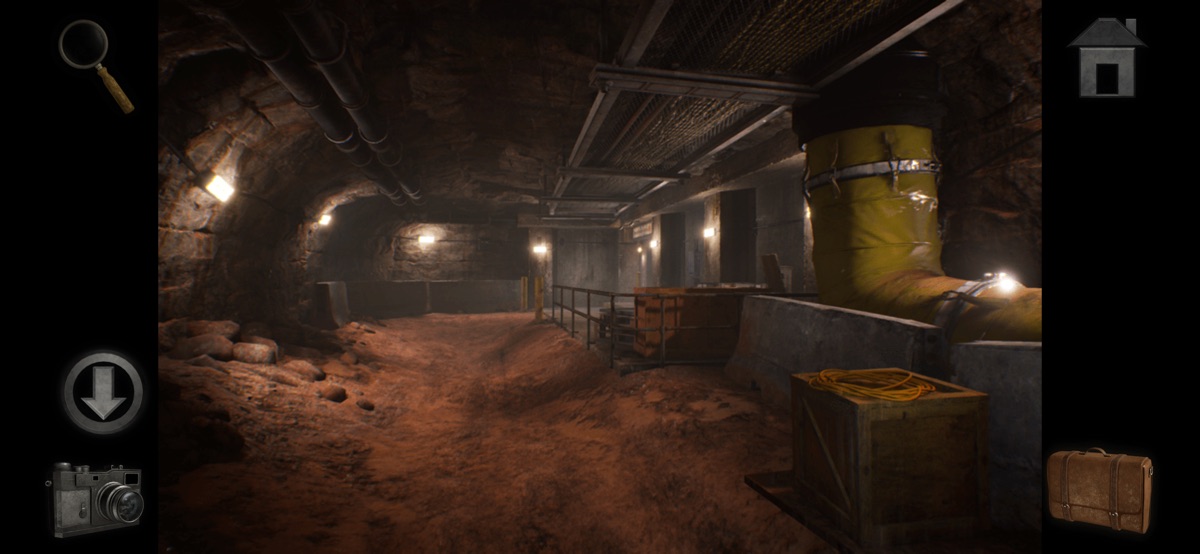The image size is (1200, 554).
Task: Open the camera for photos
Action: point(97,497)
